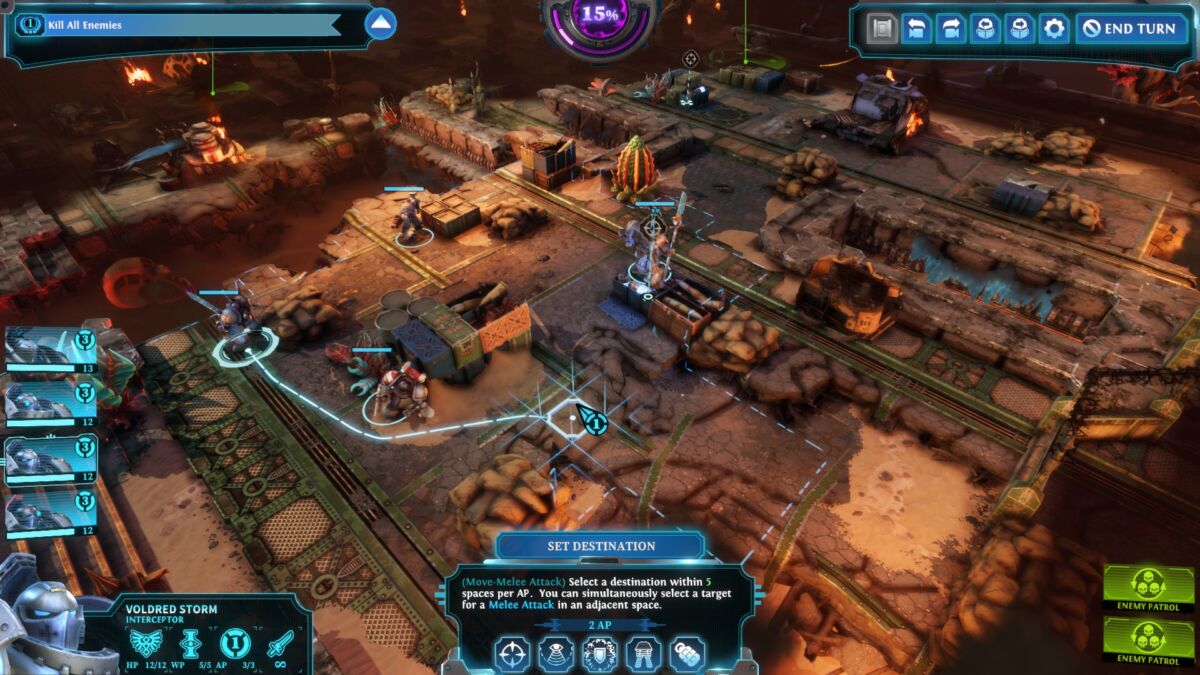The width and height of the screenshot is (1200, 675).
Task: Cycle to the next squad unit
Action: pos(1019,28)
